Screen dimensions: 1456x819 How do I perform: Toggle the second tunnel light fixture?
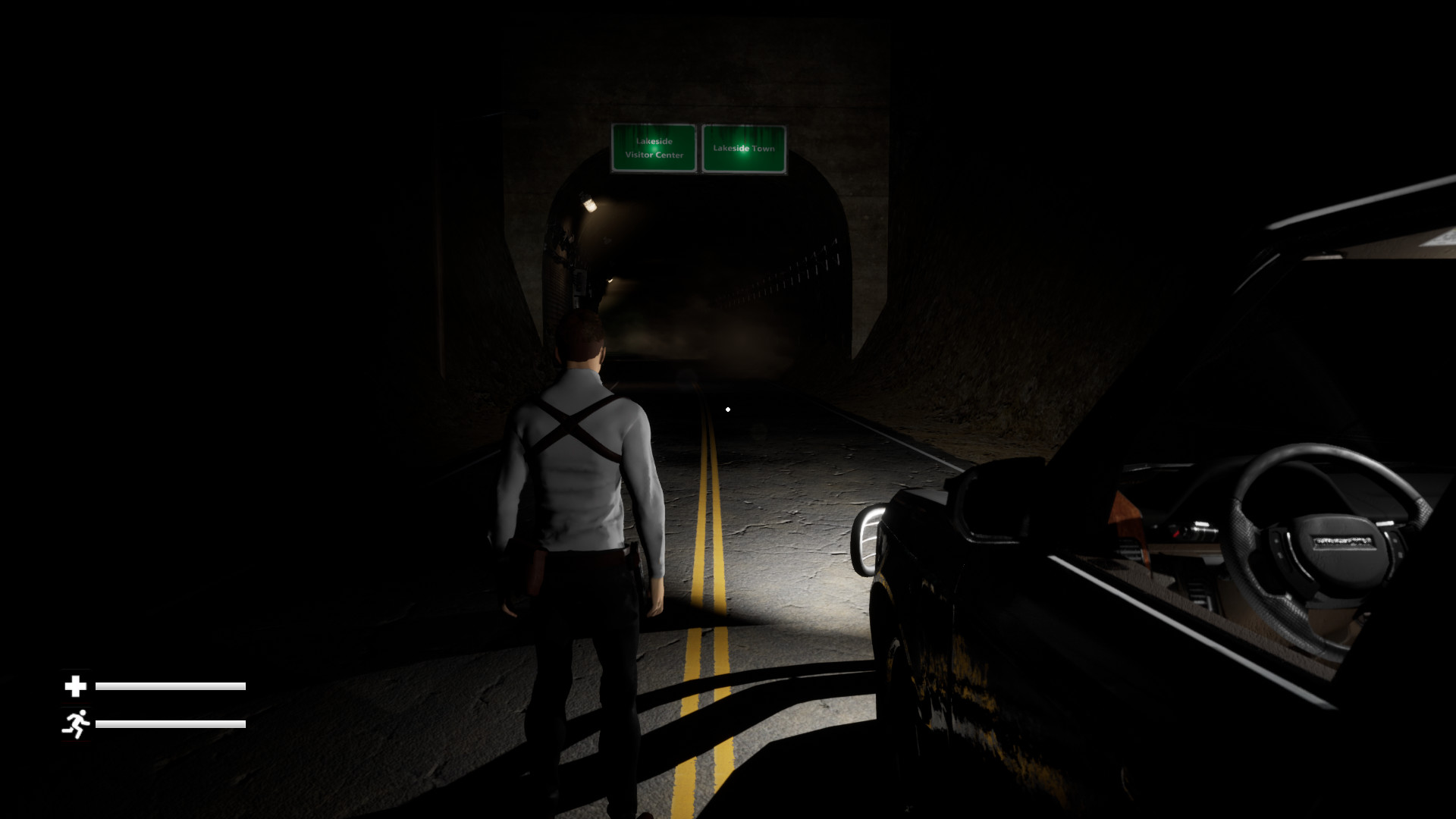(609, 282)
